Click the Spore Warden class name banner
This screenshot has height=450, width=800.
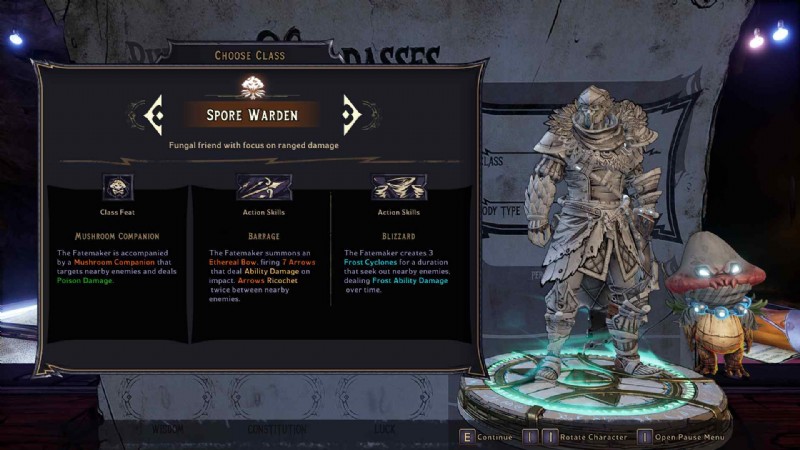(252, 115)
